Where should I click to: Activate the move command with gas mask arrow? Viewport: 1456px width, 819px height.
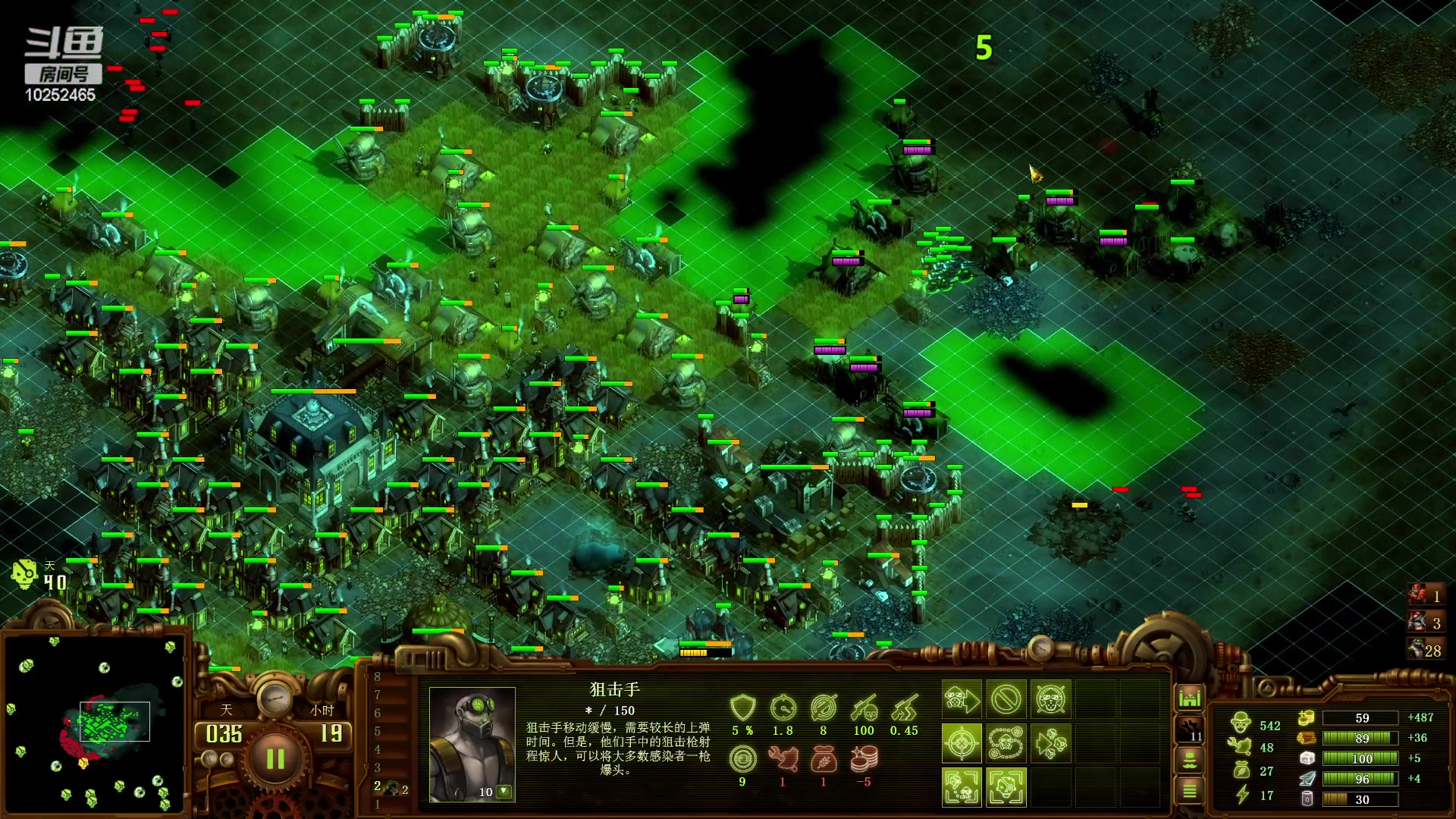click(962, 699)
